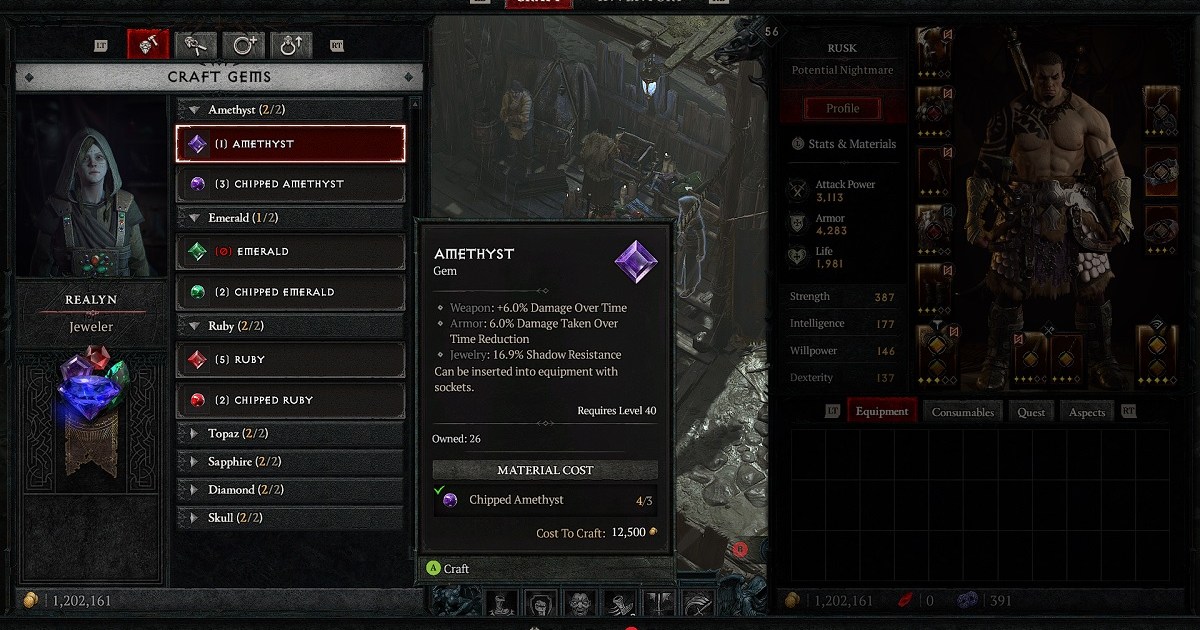Choose the Chipped Ruby recipe
Screen dimensions: 1200x630
[x=290, y=400]
